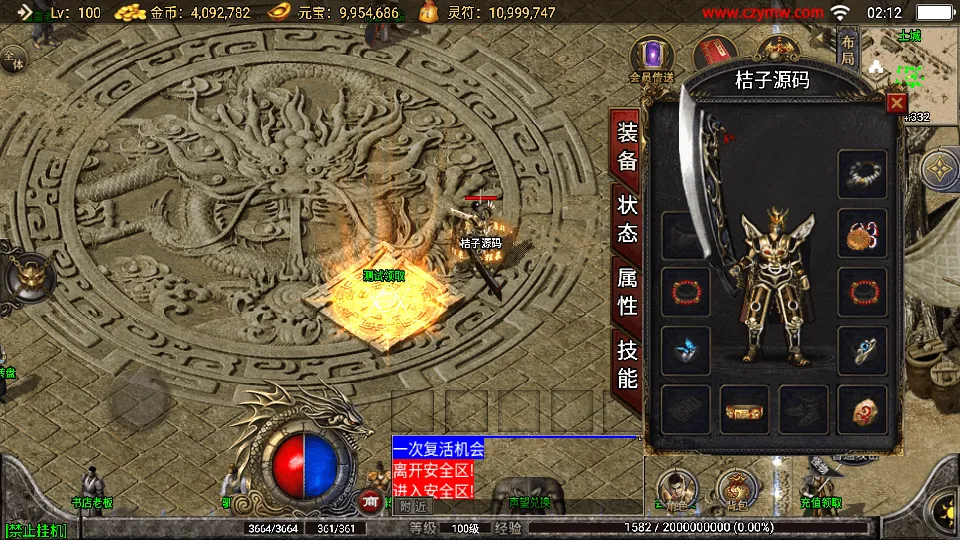This screenshot has width=960, height=540.
Task: Toggle the 禁止挂机 auto-play setting
Action: click(x=35, y=530)
